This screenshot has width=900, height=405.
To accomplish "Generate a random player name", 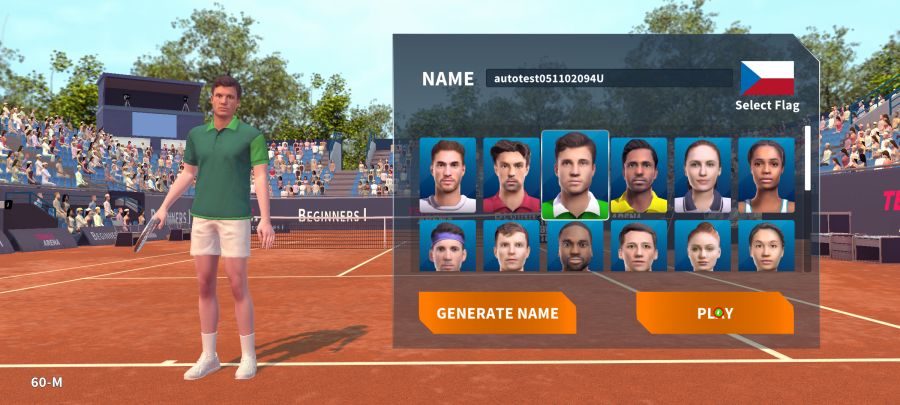I will click(x=497, y=313).
